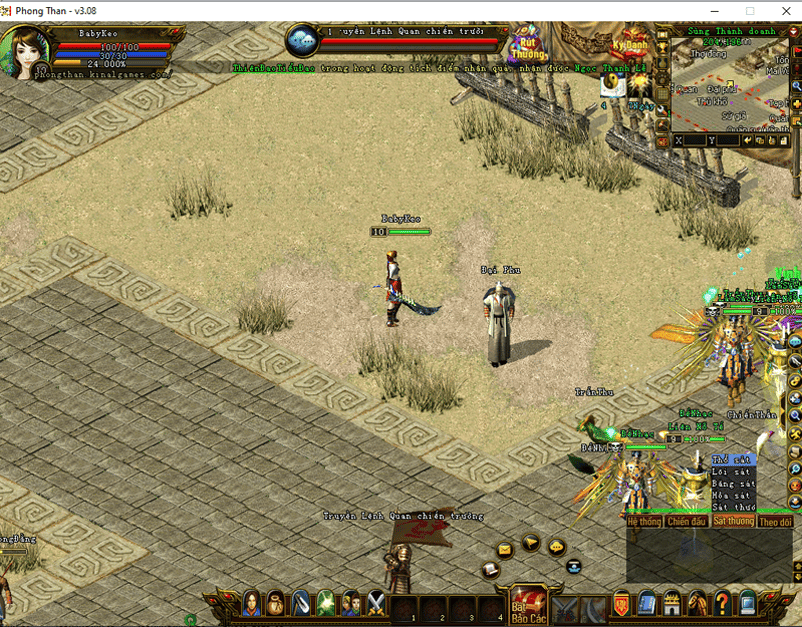Claim the Rút Thưởng reward icon
The width and height of the screenshot is (802, 627).
pyautogui.click(x=529, y=44)
